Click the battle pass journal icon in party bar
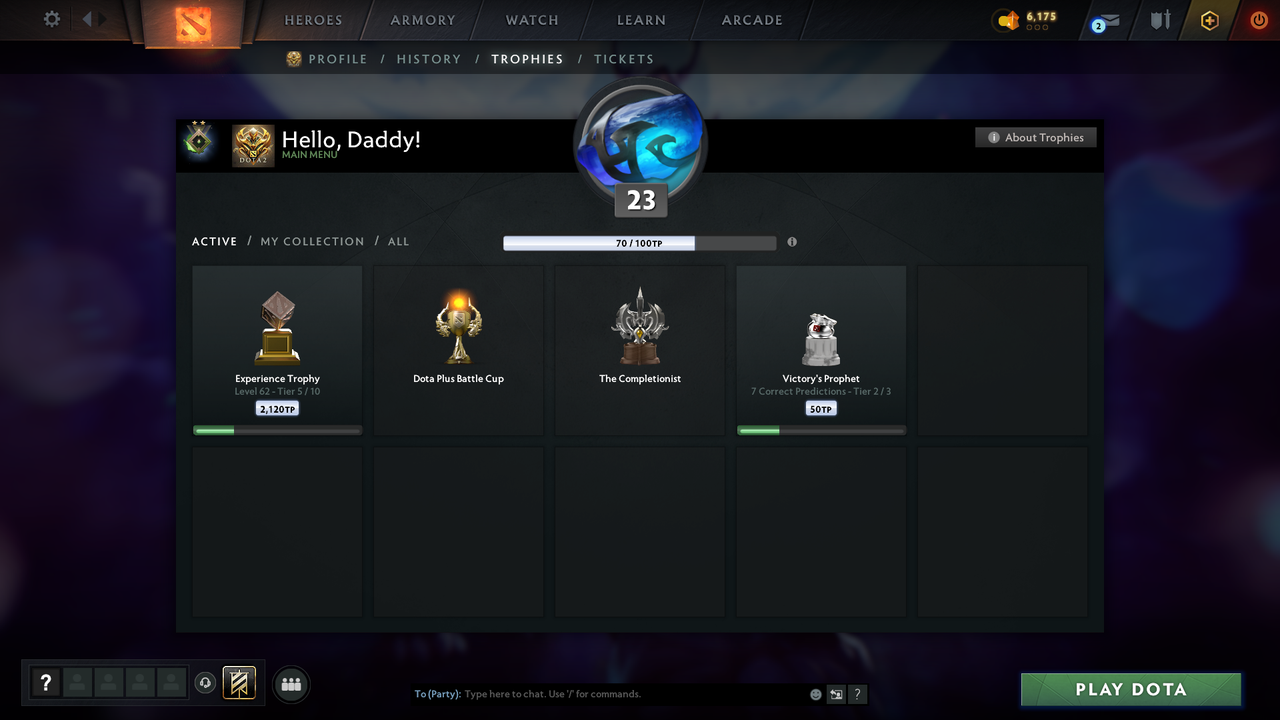Screen dimensions: 1280x720 [x=241, y=683]
